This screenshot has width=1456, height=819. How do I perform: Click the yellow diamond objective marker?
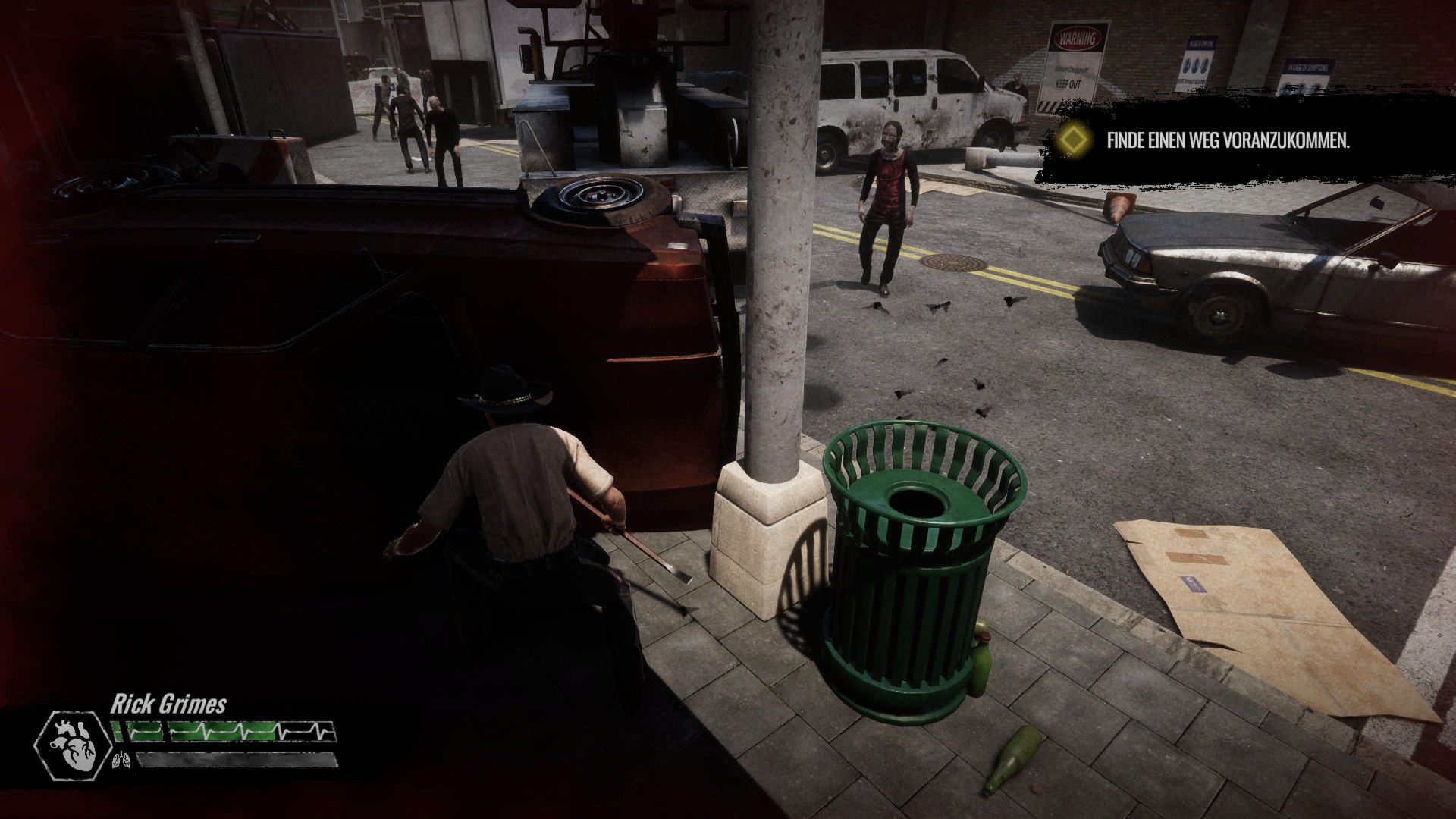click(x=1076, y=140)
